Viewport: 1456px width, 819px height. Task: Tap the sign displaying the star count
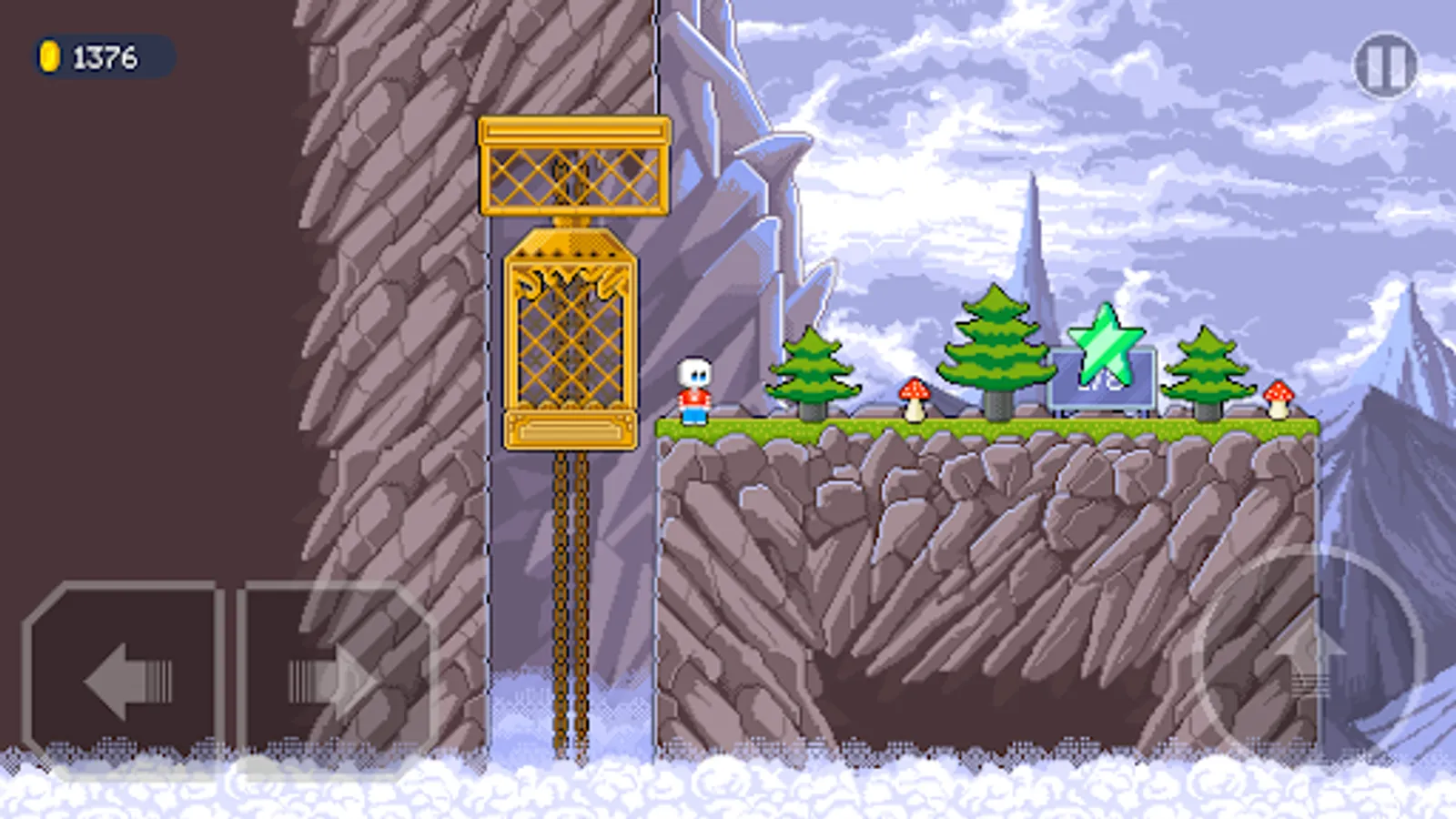click(x=1101, y=382)
